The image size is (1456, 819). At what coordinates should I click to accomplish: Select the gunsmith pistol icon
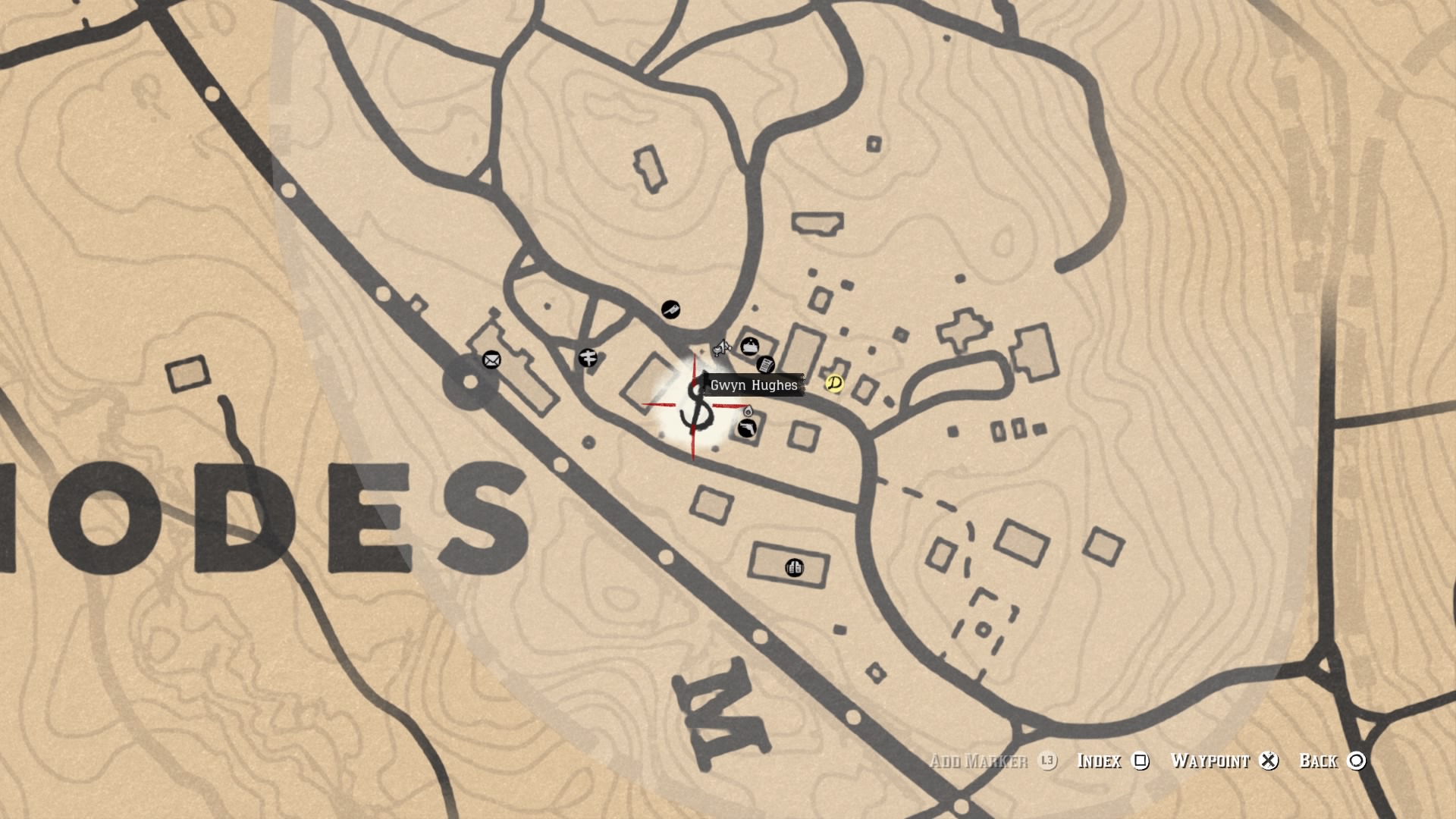pos(748,429)
